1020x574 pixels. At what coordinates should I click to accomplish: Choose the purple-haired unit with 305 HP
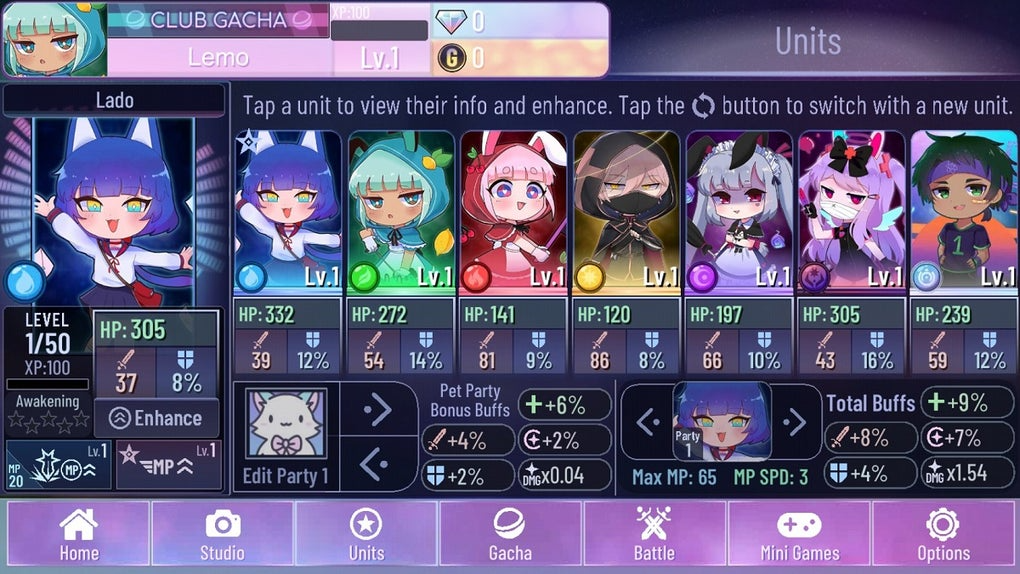(852, 212)
